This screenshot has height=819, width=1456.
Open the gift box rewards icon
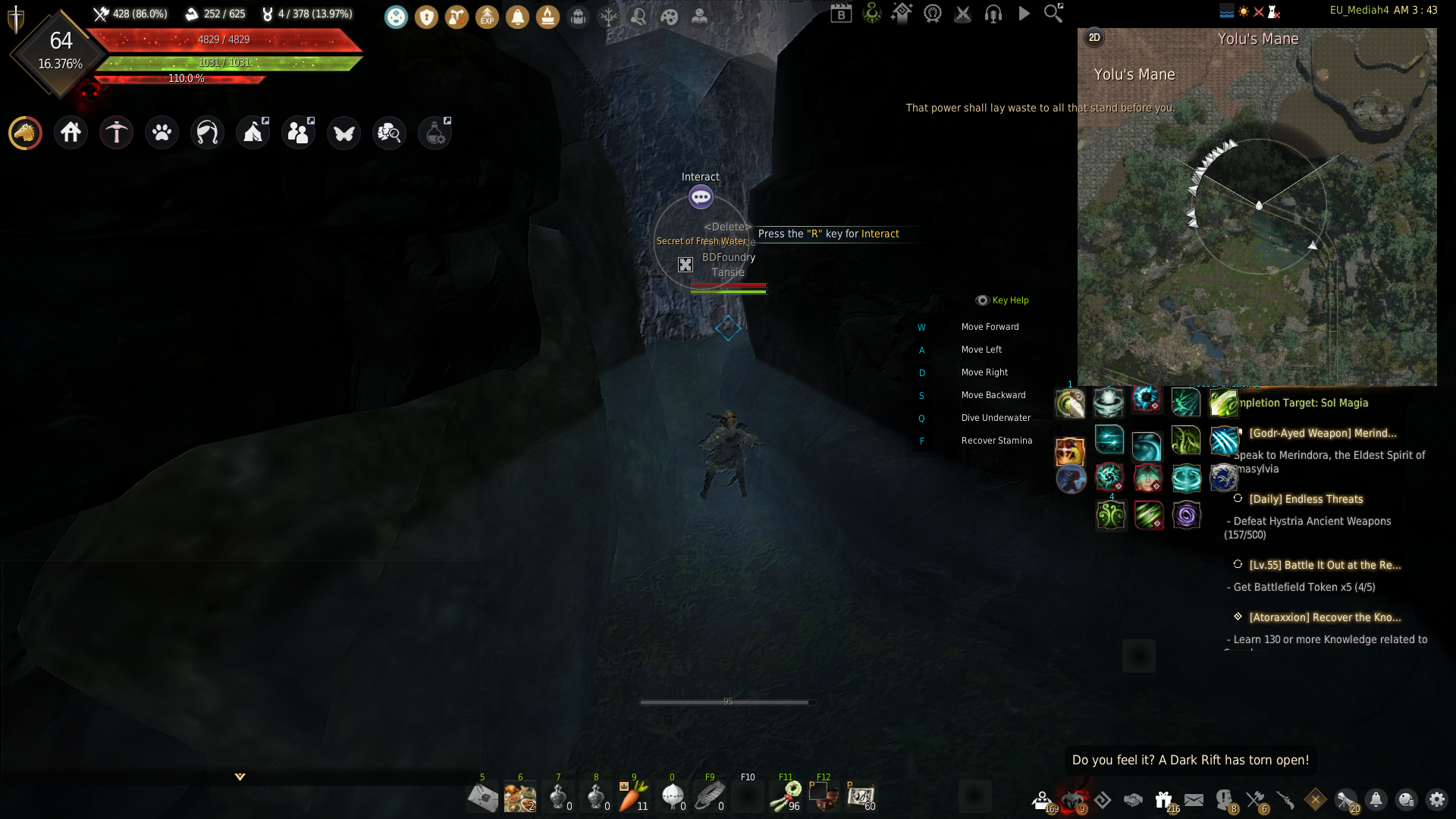click(x=1163, y=799)
